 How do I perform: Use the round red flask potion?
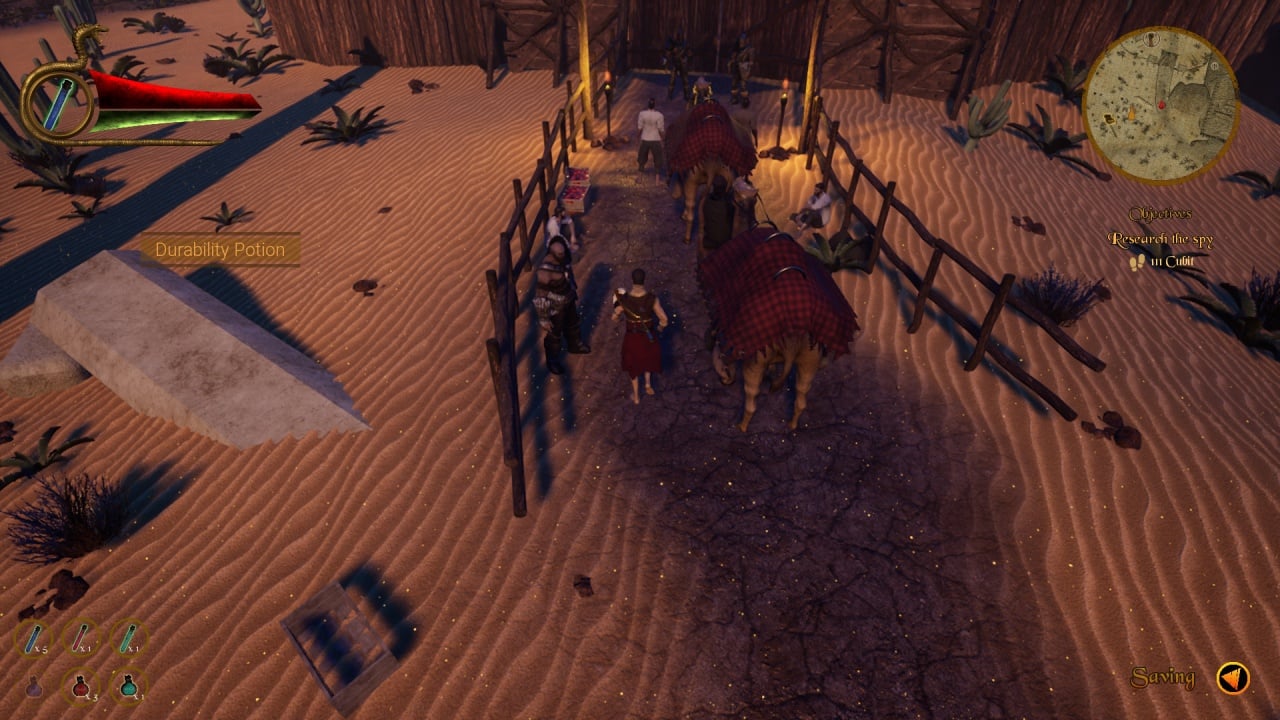pyautogui.click(x=82, y=686)
